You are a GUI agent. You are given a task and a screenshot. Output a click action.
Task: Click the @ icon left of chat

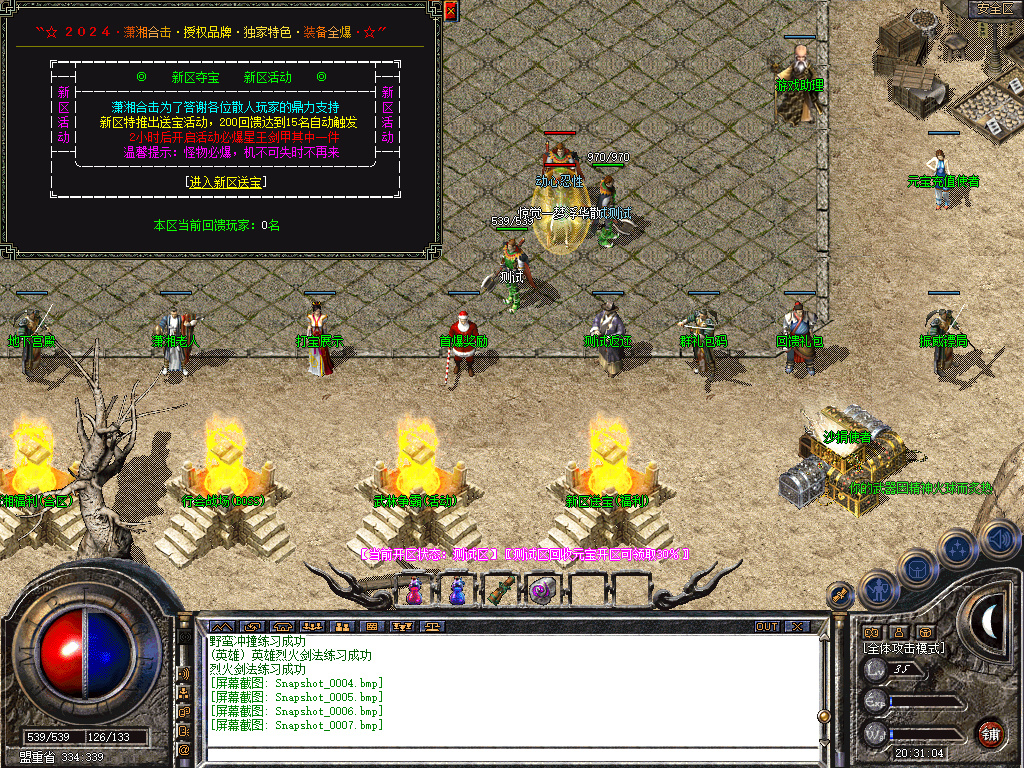[x=184, y=749]
